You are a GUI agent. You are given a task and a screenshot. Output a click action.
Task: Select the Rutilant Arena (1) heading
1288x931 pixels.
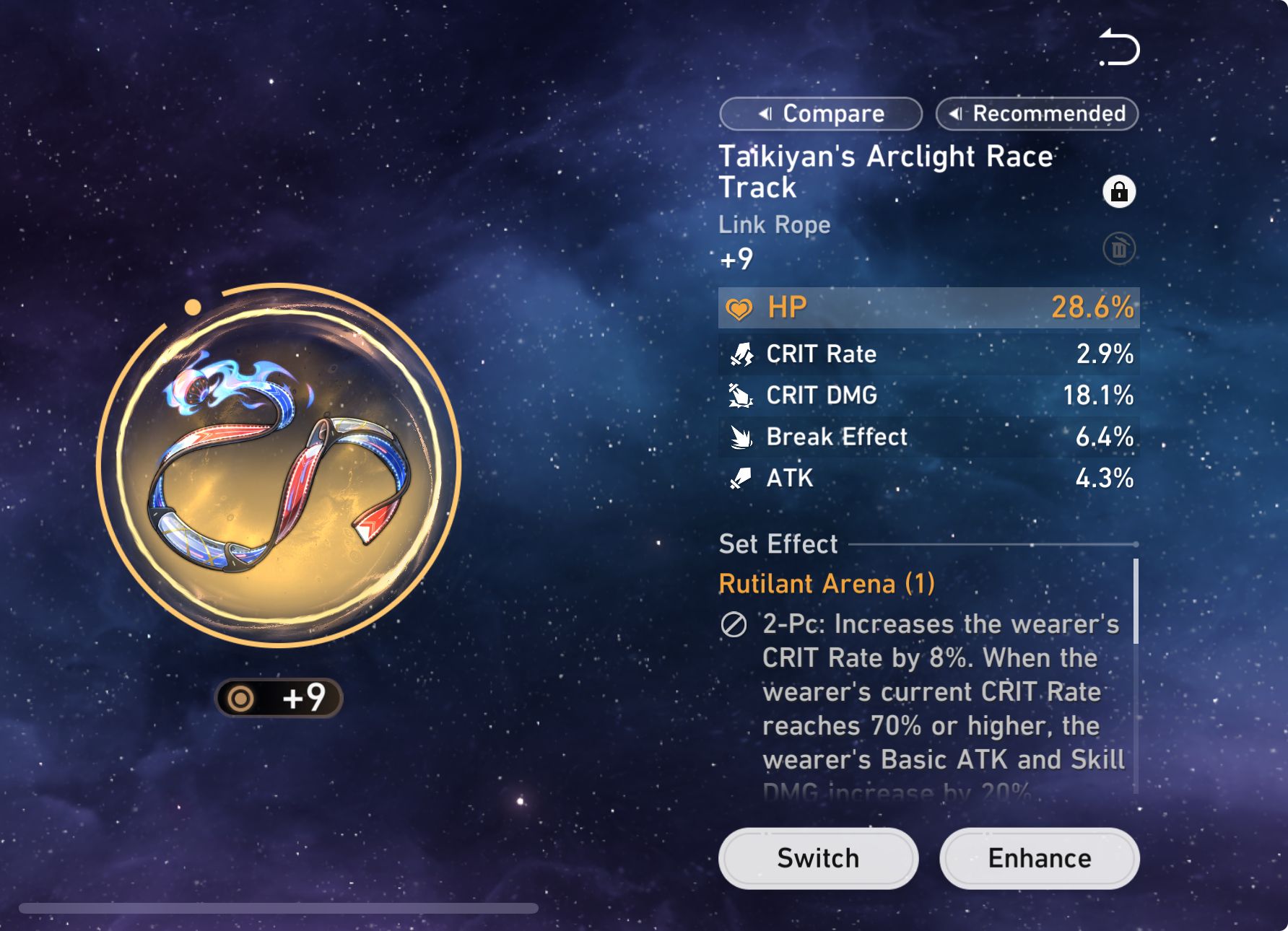pyautogui.click(x=826, y=584)
